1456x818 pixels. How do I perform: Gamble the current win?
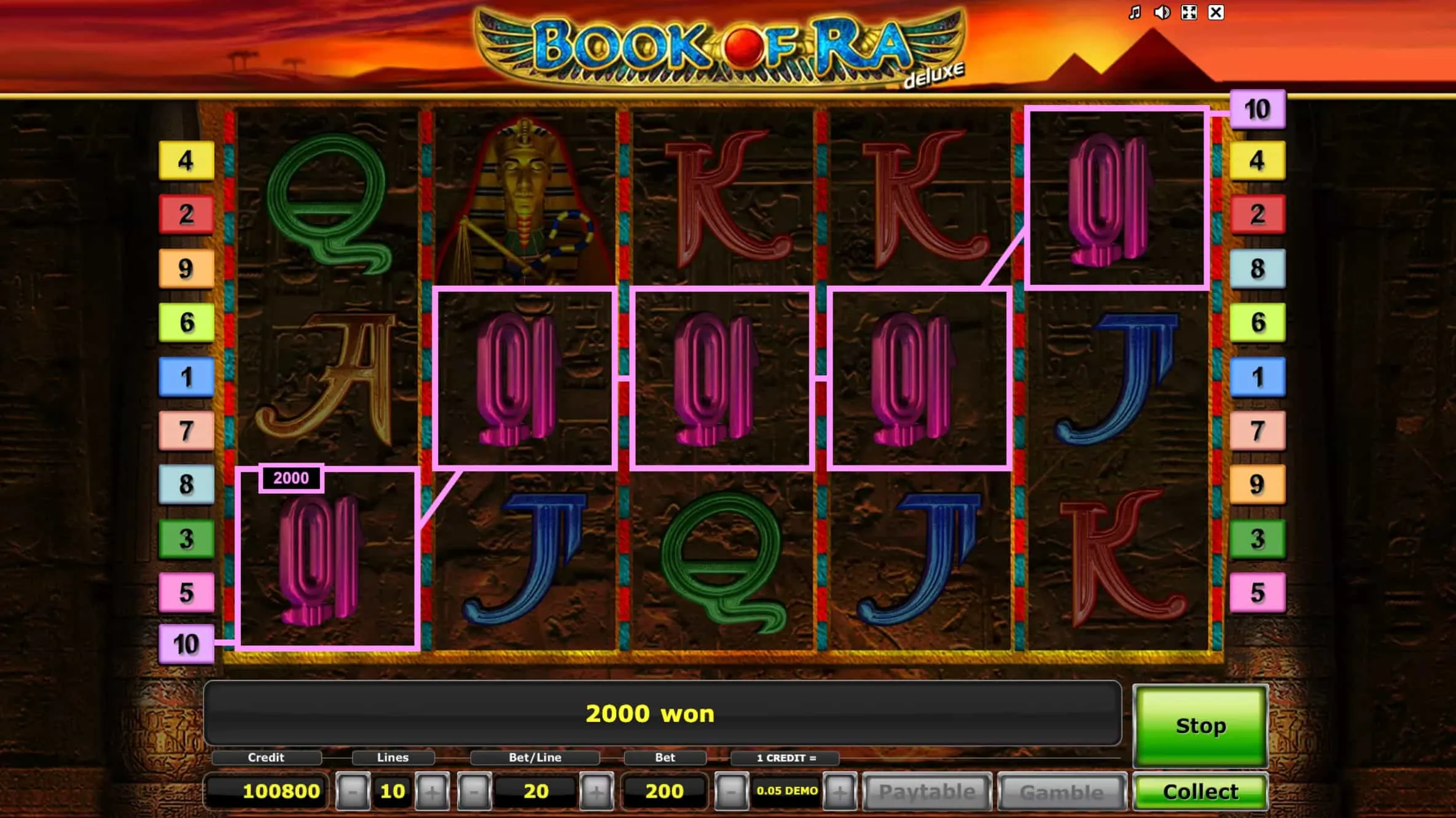pos(1062,792)
